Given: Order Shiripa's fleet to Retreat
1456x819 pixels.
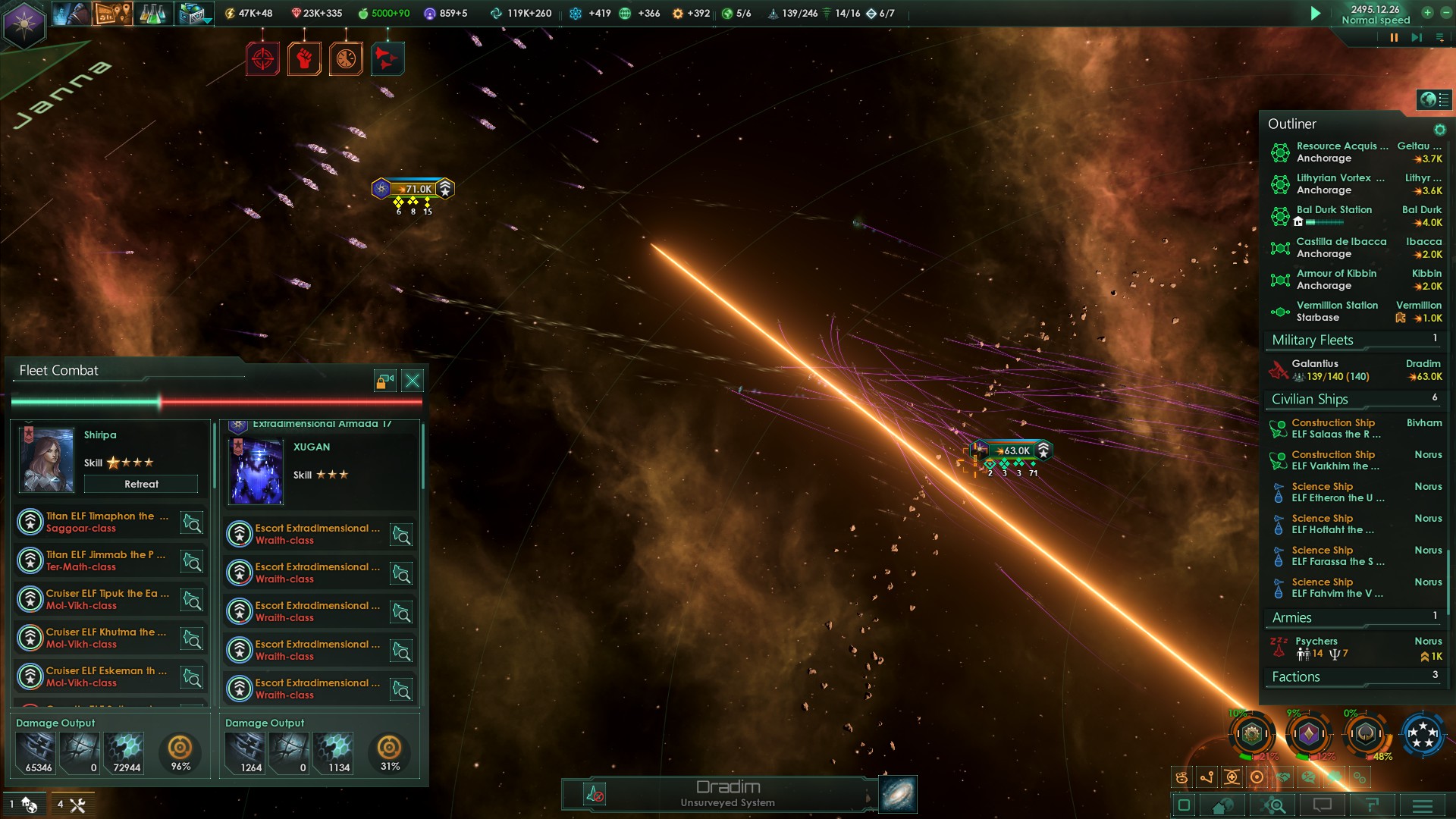Looking at the screenshot, I should [x=141, y=484].
